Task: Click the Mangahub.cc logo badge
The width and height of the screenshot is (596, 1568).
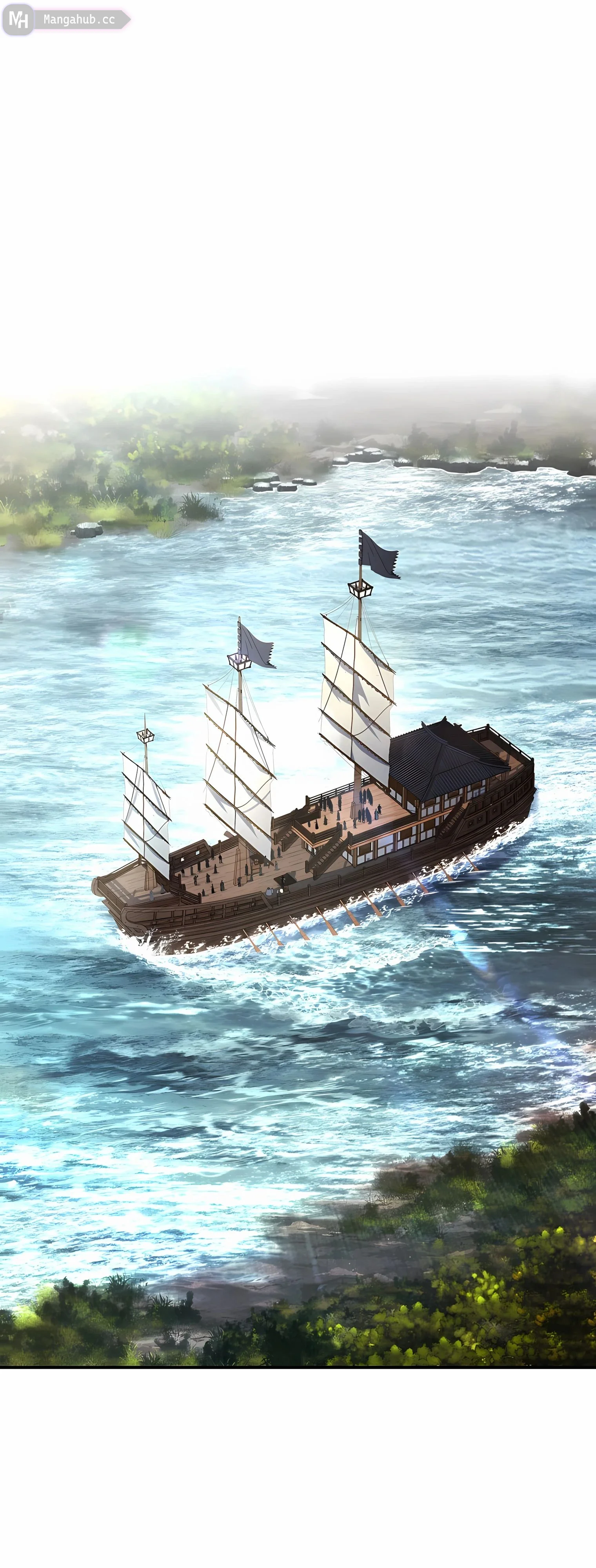Action: (66, 20)
